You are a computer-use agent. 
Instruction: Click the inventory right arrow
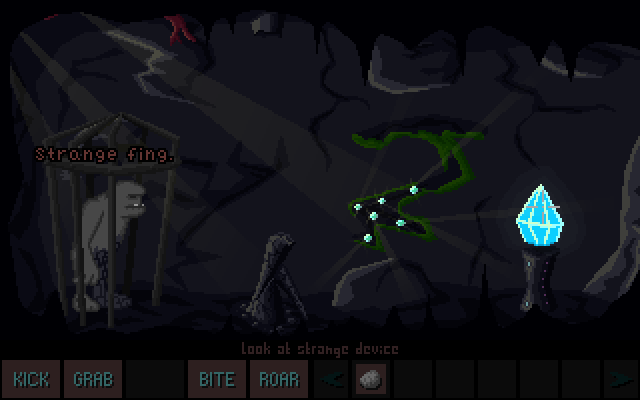pyautogui.click(x=619, y=380)
